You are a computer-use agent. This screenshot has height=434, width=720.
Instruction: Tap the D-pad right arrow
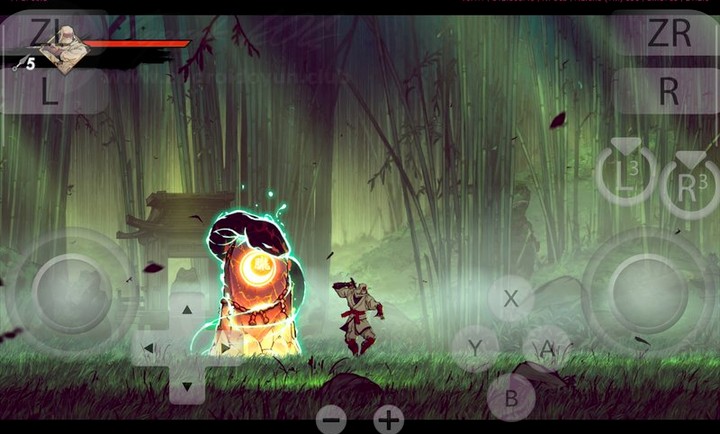point(226,348)
